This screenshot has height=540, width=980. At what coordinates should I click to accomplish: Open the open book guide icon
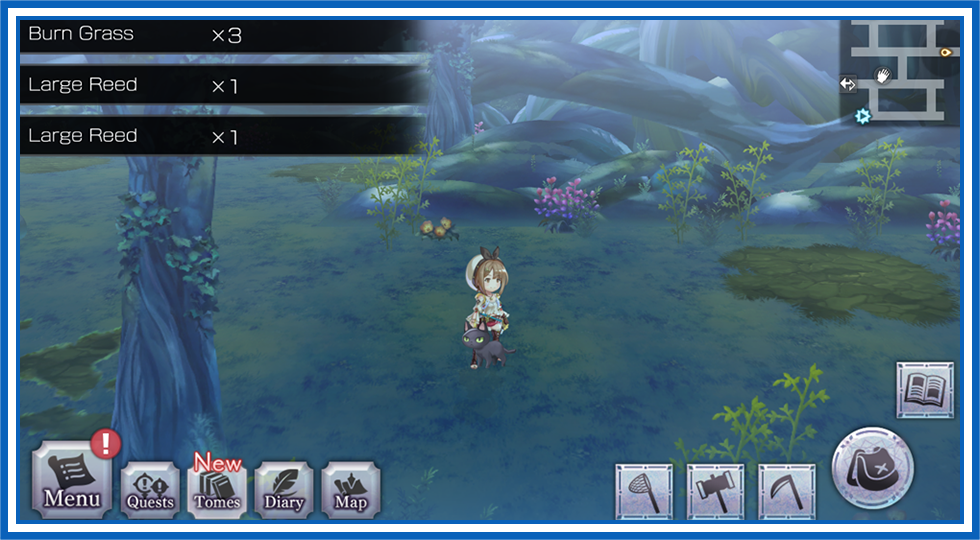tap(925, 390)
